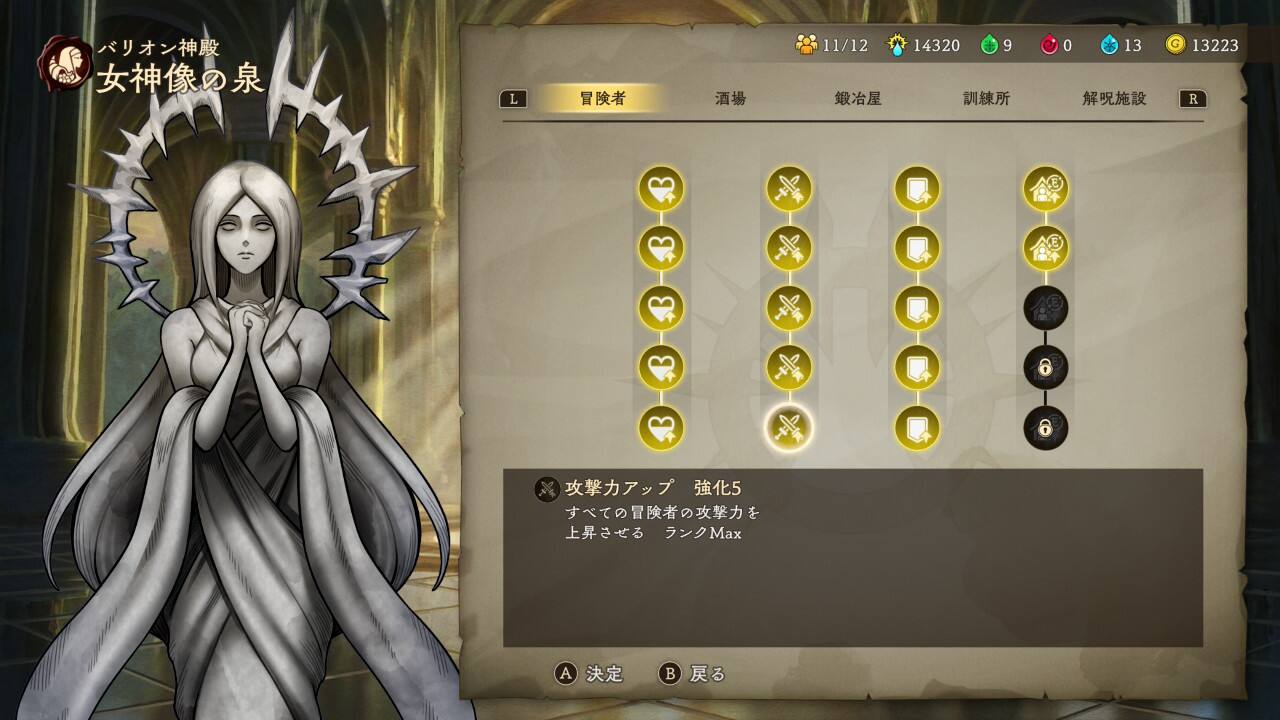Select the highlighted crossed-swords 攻撃力アップ node

(789, 428)
